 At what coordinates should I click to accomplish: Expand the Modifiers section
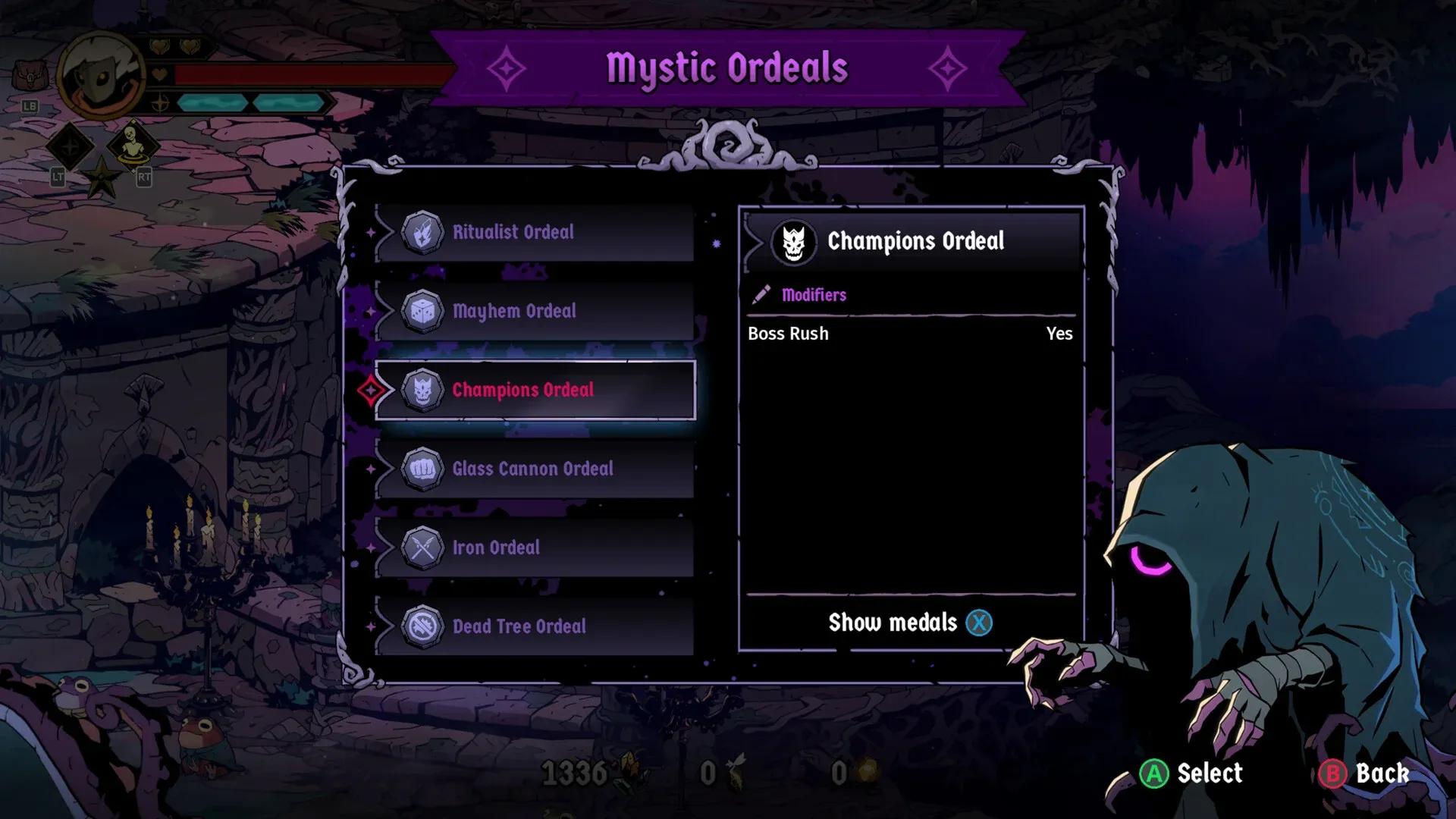(815, 295)
